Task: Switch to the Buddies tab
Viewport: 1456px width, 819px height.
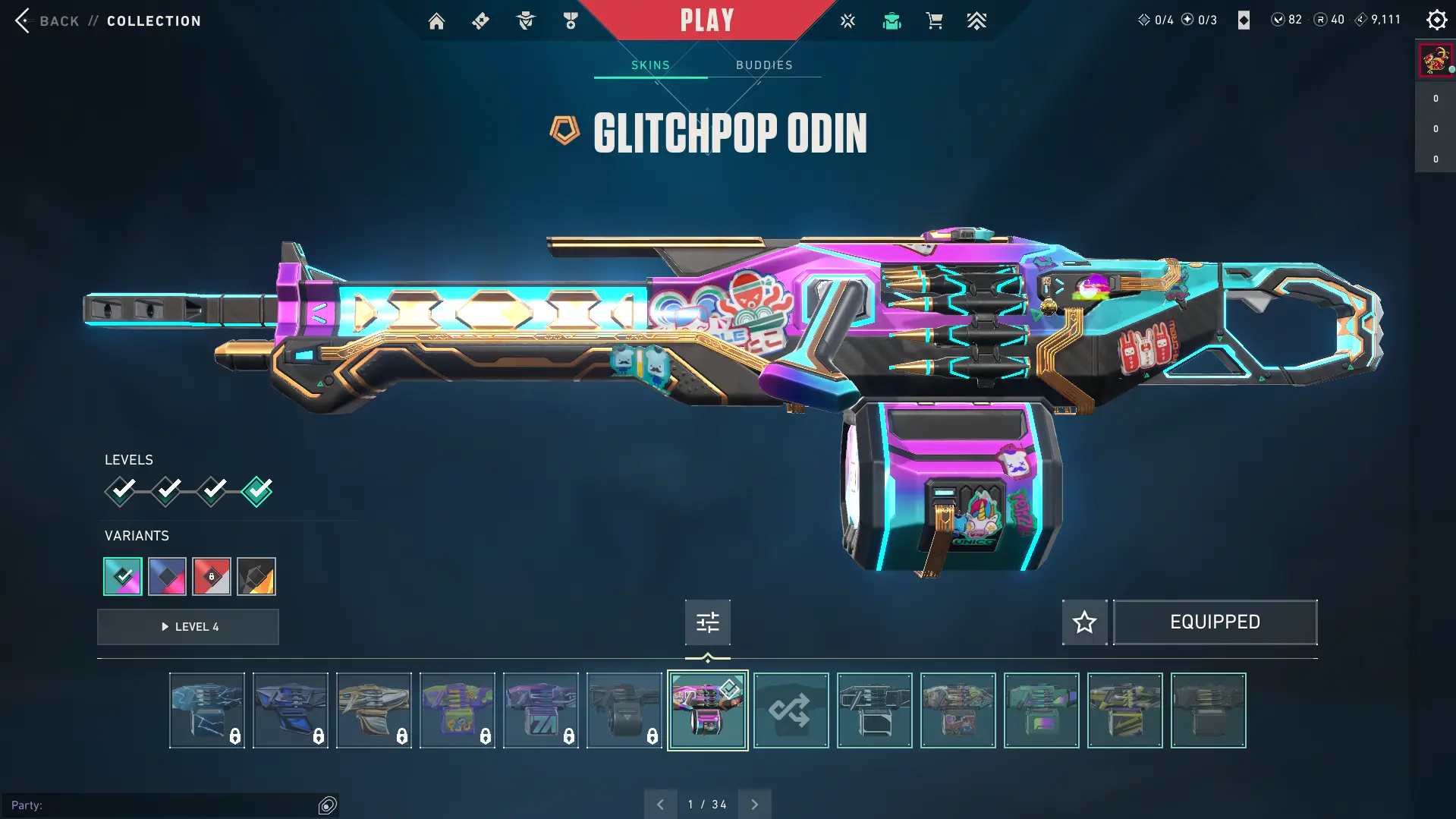Action: tap(764, 65)
